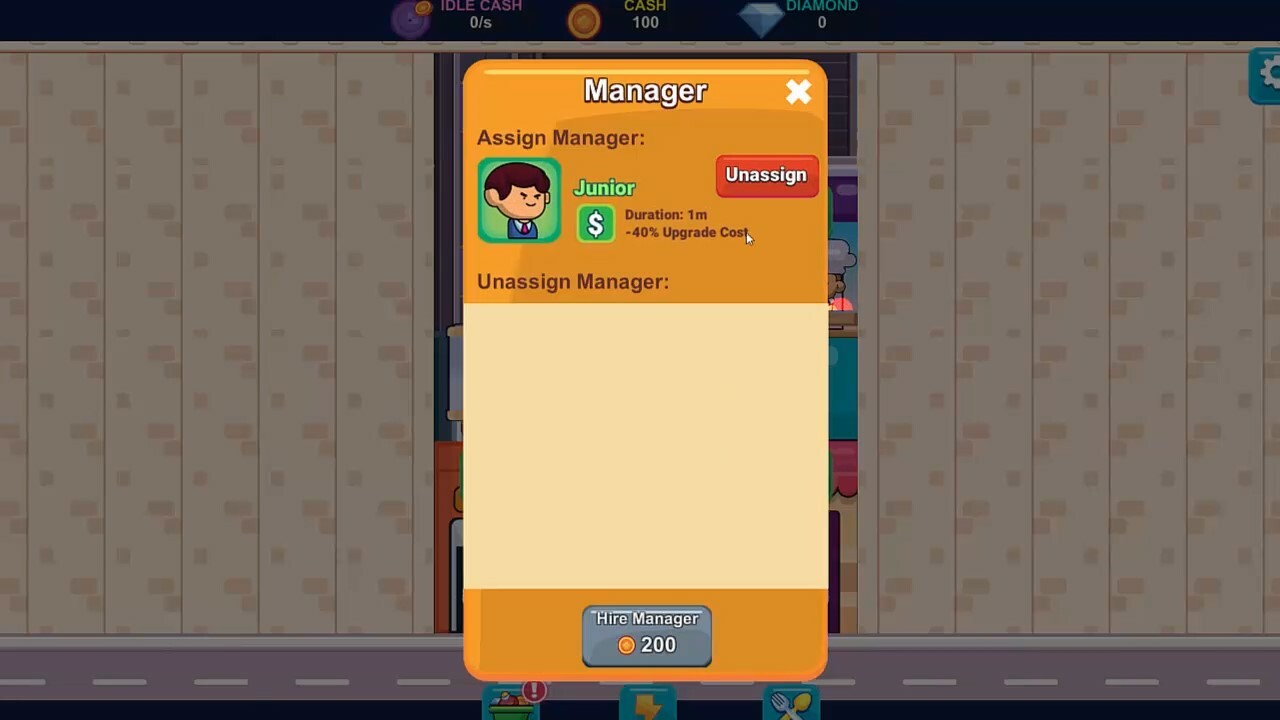Click the Idle Cash purple coin icon

[411, 17]
